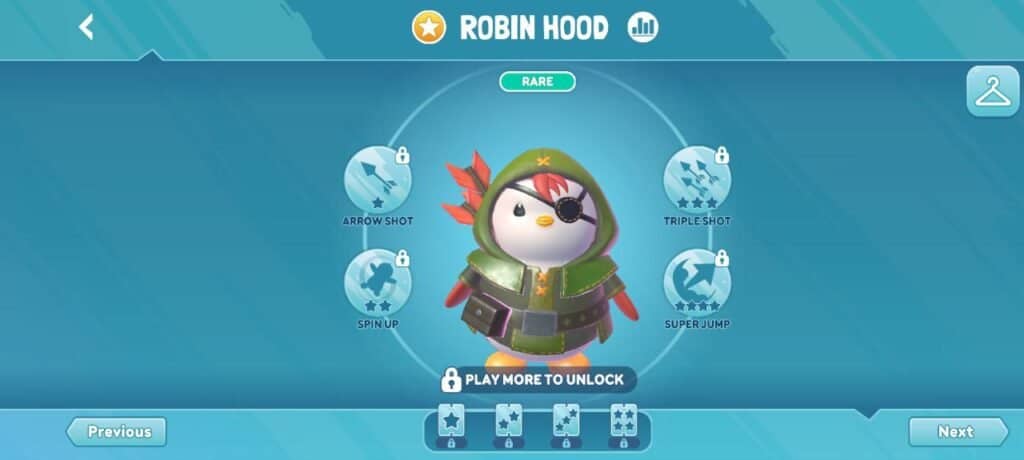Choose the locked Super Jump skill
This screenshot has width=1024, height=460.
(696, 283)
